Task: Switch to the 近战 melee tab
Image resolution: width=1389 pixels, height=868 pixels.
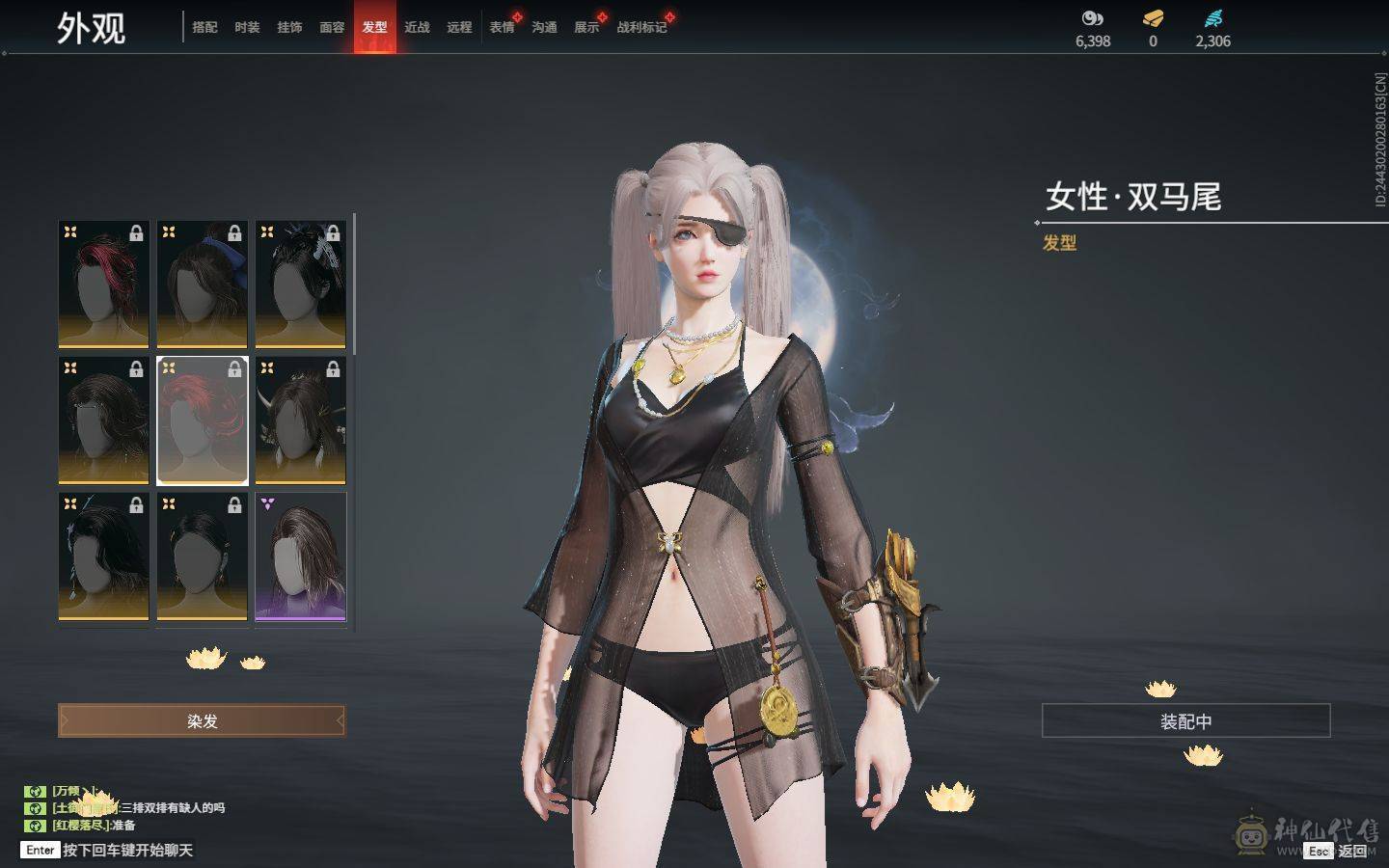Action: click(x=417, y=27)
